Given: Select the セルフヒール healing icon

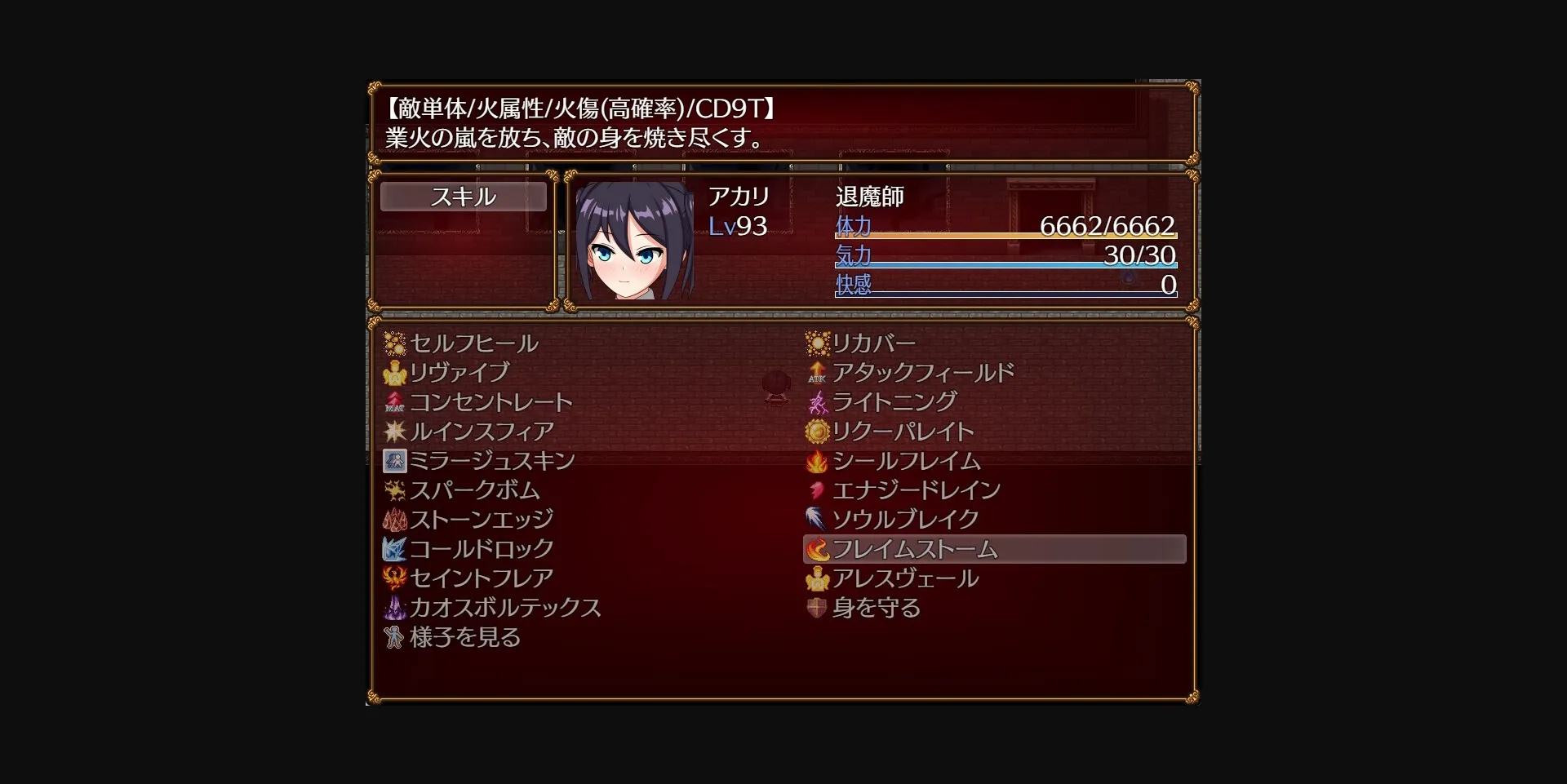Looking at the screenshot, I should point(396,343).
